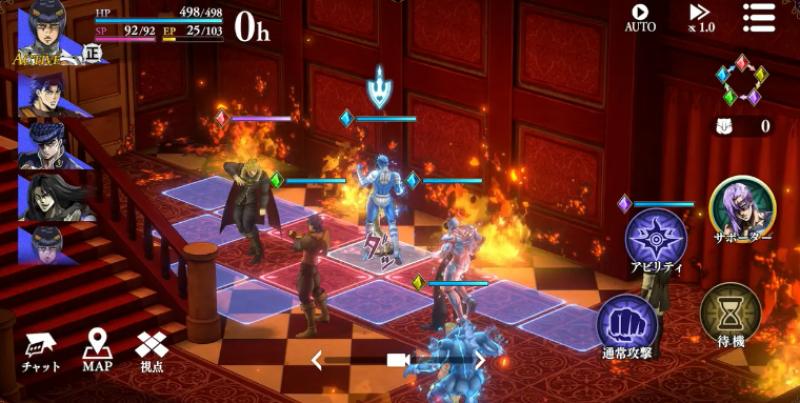This screenshot has height=403, width=800.
Task: Choose the wait (待機) hourglass button
Action: point(730,316)
